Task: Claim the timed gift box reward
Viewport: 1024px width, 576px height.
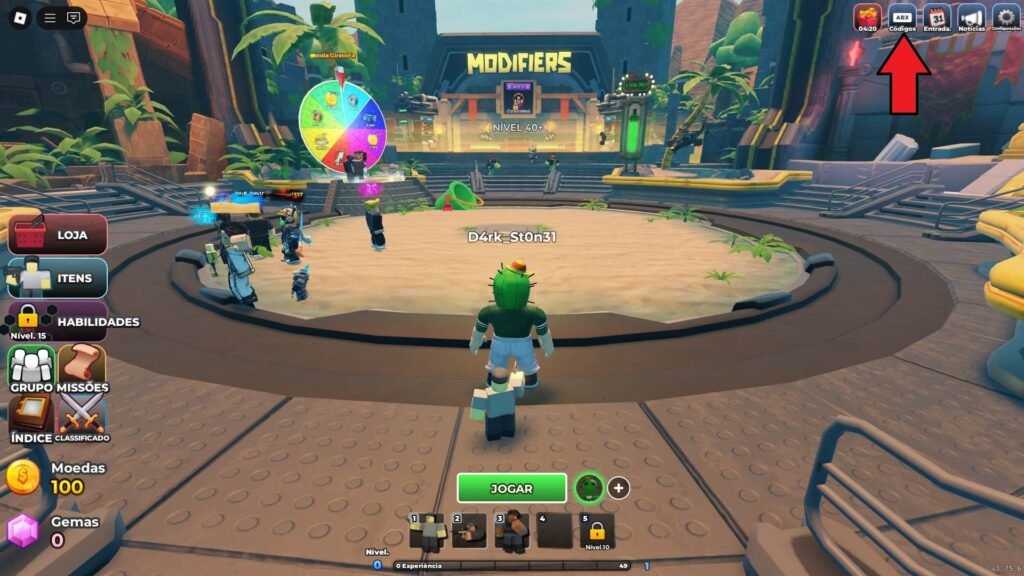Action: 867,18
